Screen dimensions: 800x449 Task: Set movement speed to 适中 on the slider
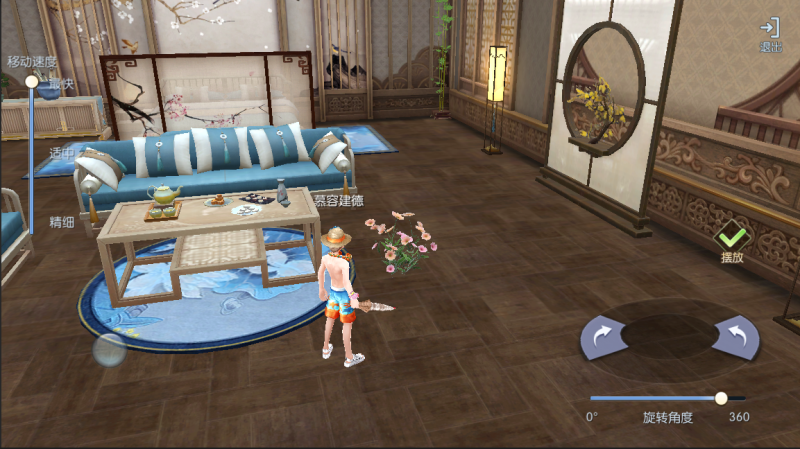coord(32,154)
